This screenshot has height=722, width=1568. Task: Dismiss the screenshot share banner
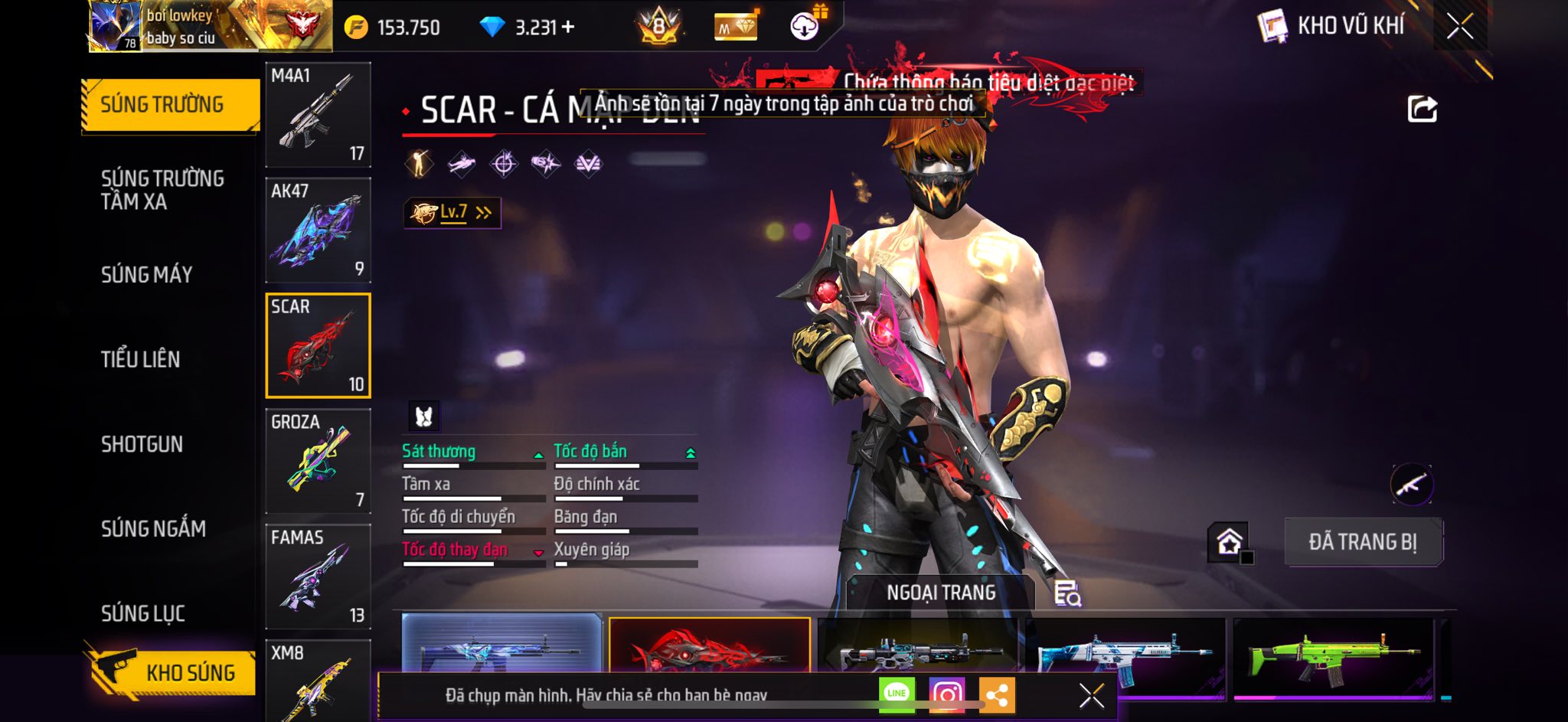(x=1091, y=695)
